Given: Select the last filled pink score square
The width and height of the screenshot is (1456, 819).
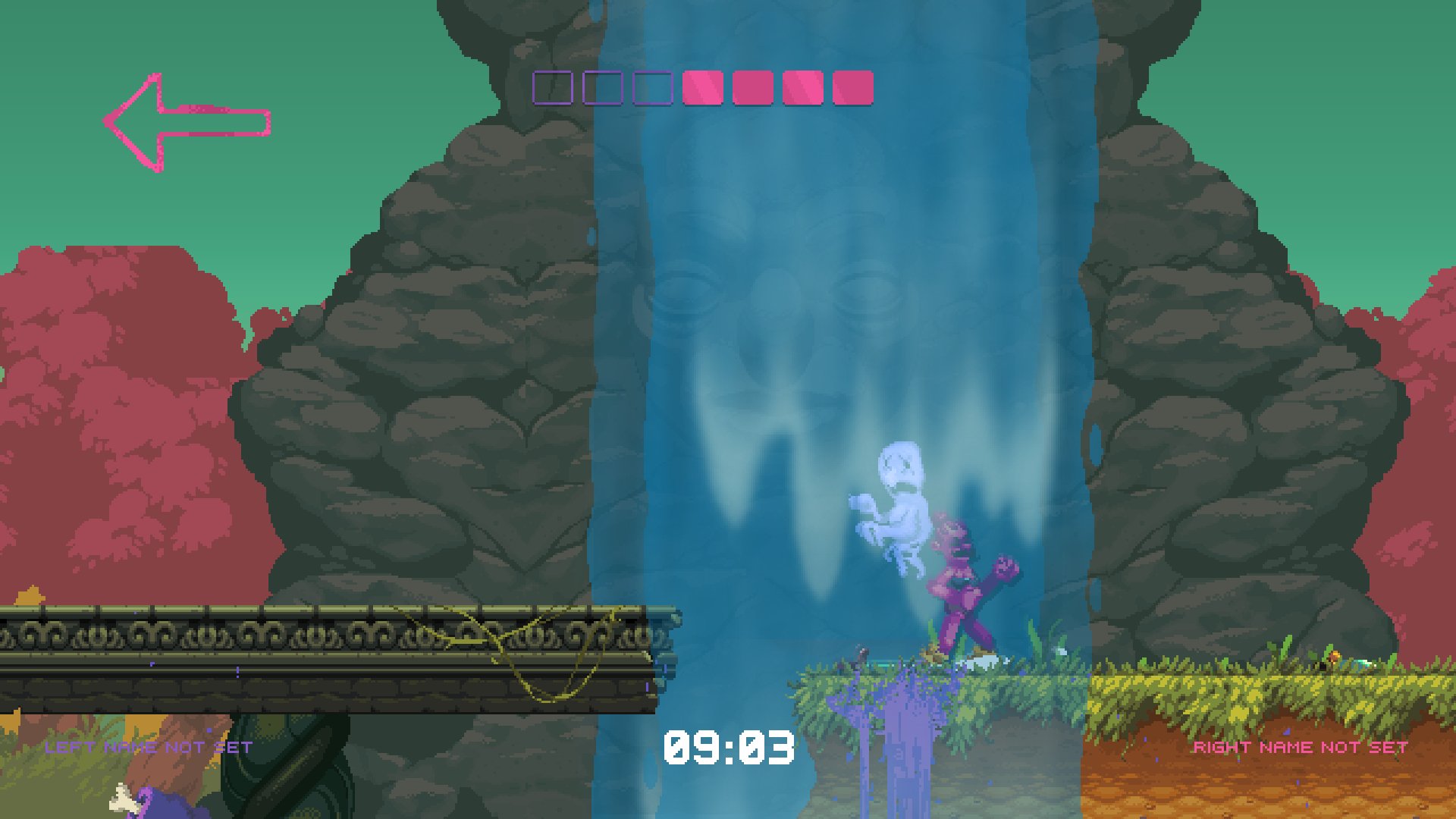Looking at the screenshot, I should coord(852,89).
